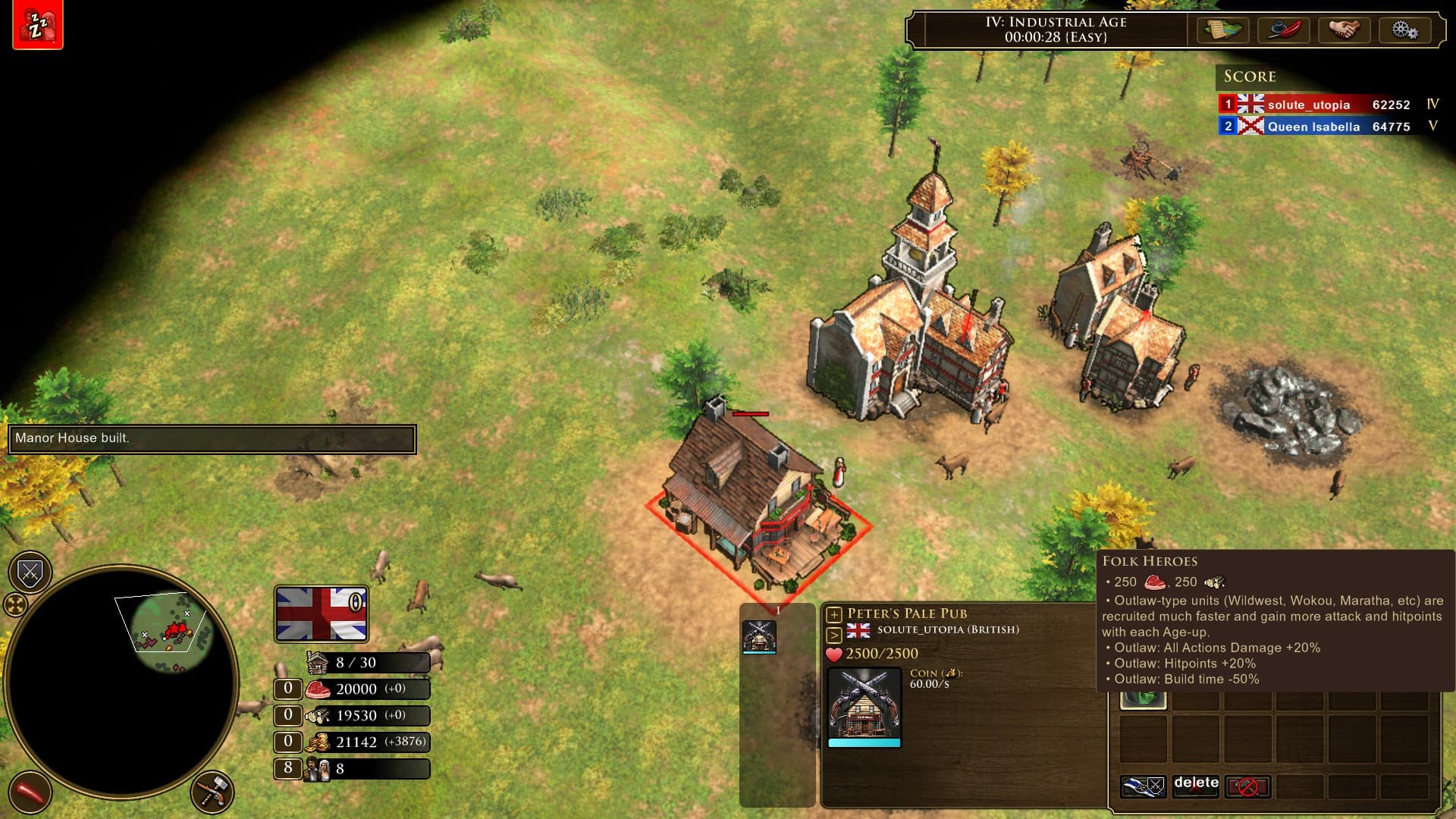Select the idle villagers count button
Viewport: 1456px width, 819px height.
click(287, 768)
